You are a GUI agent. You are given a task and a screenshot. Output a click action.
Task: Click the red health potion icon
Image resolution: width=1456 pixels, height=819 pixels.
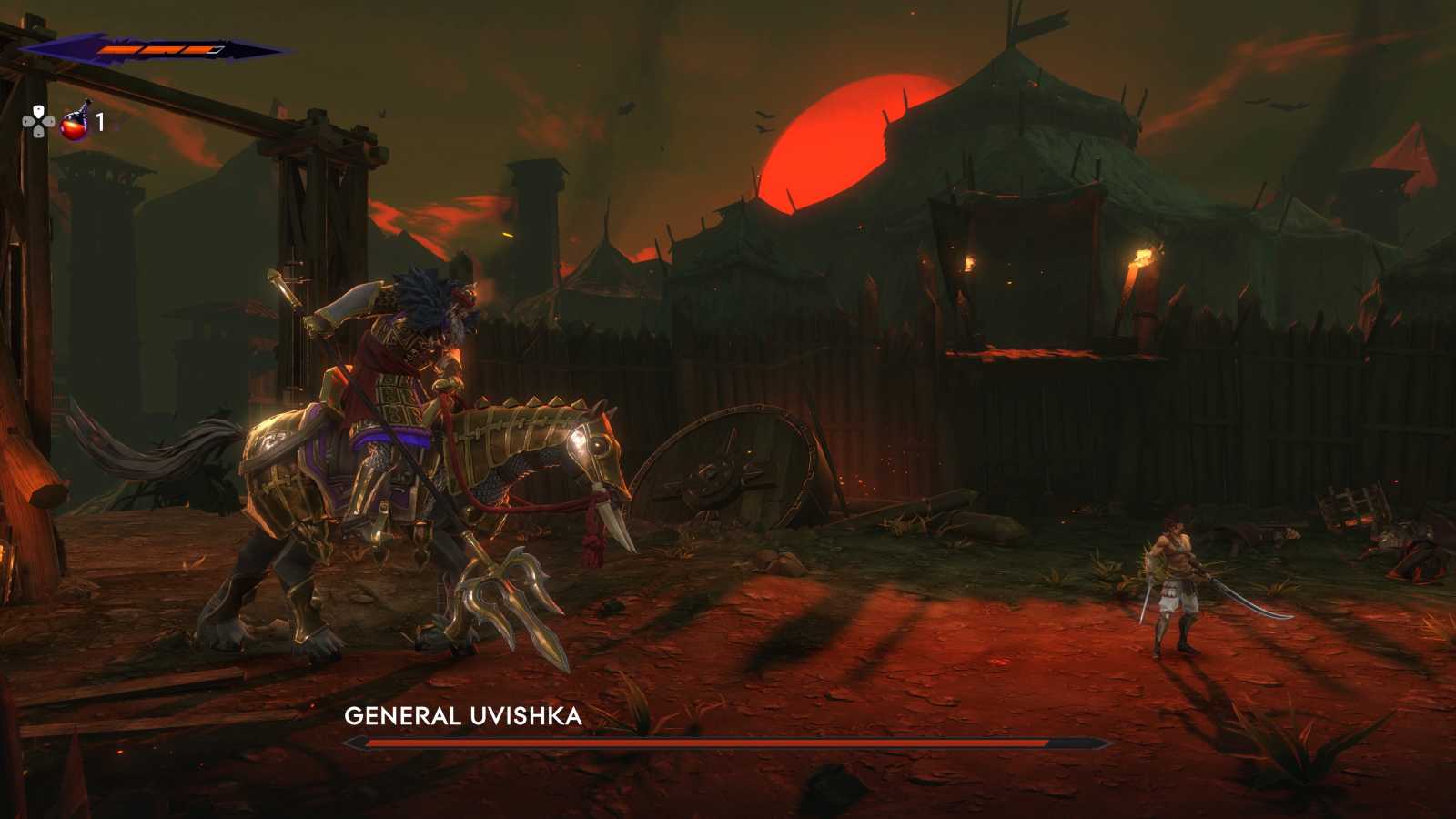point(75,126)
